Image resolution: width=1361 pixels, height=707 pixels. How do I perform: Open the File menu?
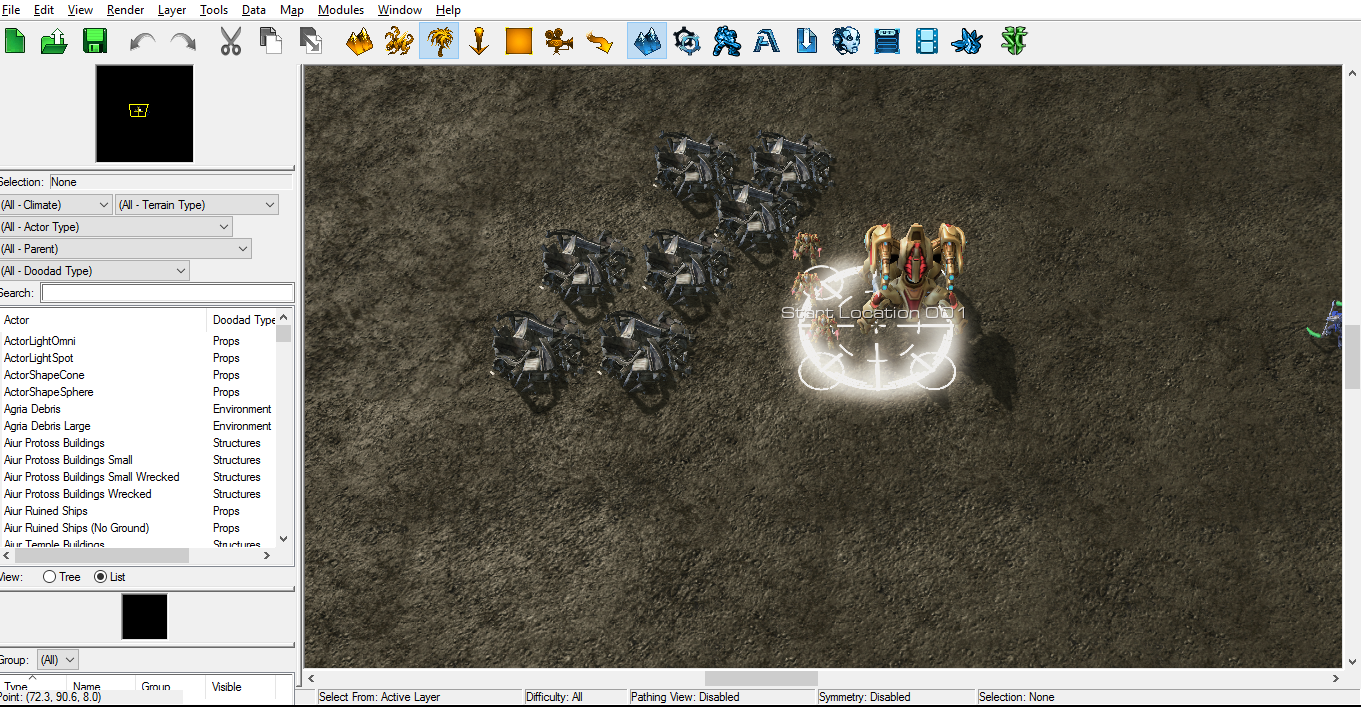pos(11,10)
